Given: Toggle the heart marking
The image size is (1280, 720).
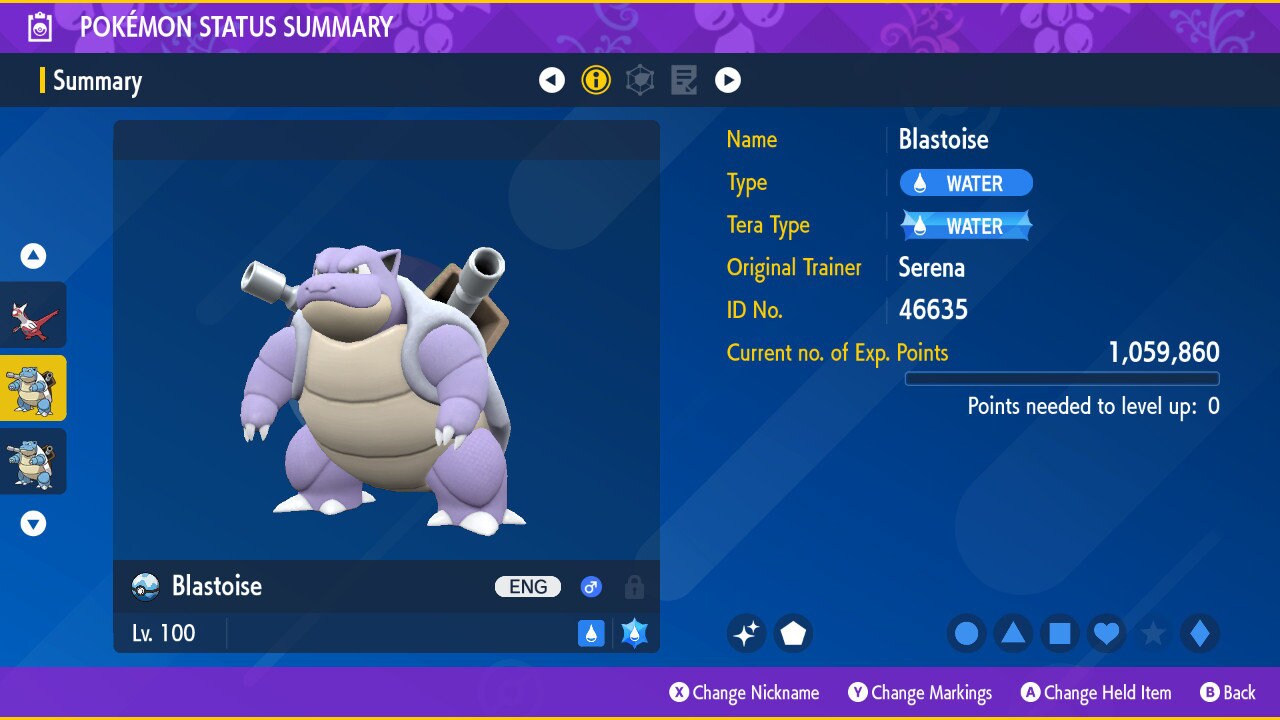Looking at the screenshot, I should click(1106, 633).
